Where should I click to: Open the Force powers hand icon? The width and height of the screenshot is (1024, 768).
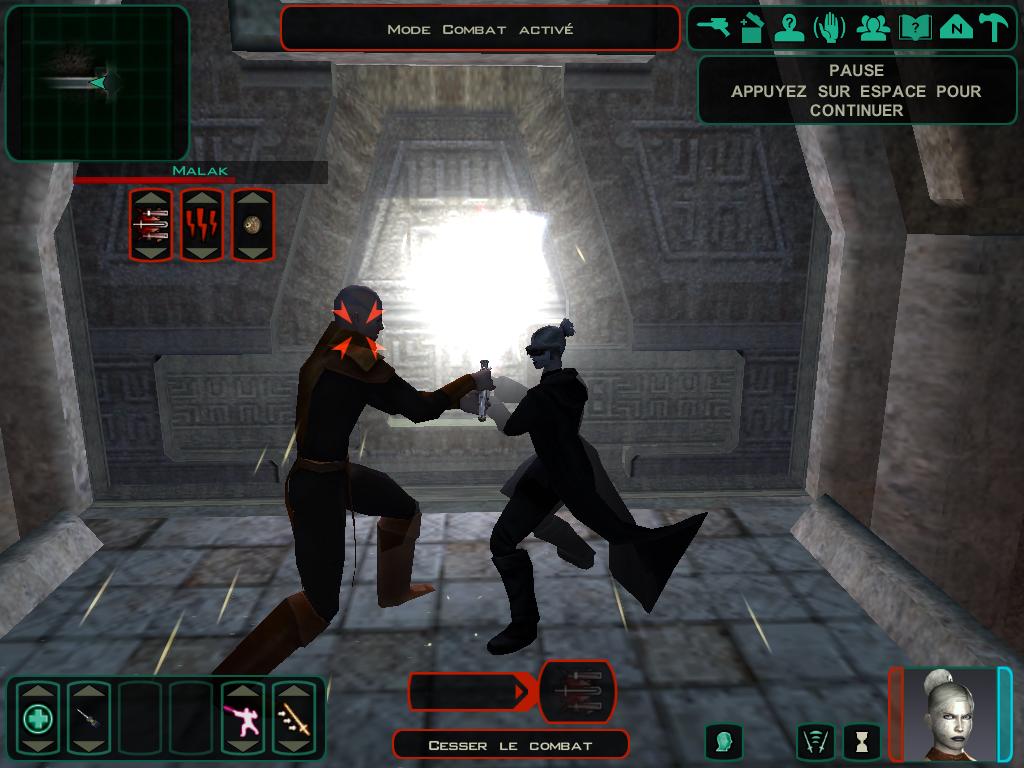click(x=830, y=28)
